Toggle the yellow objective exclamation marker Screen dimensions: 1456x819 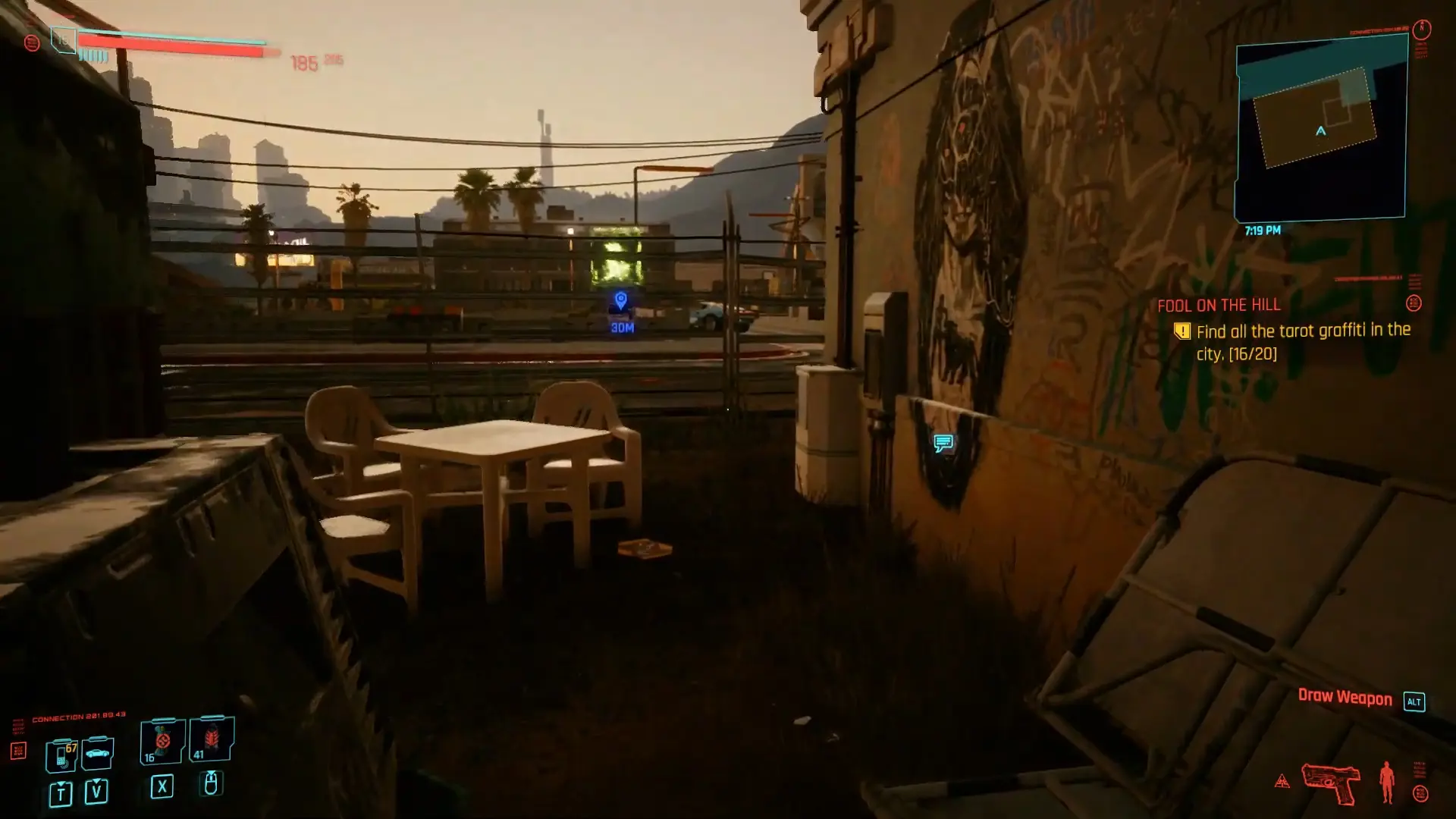tap(1181, 330)
